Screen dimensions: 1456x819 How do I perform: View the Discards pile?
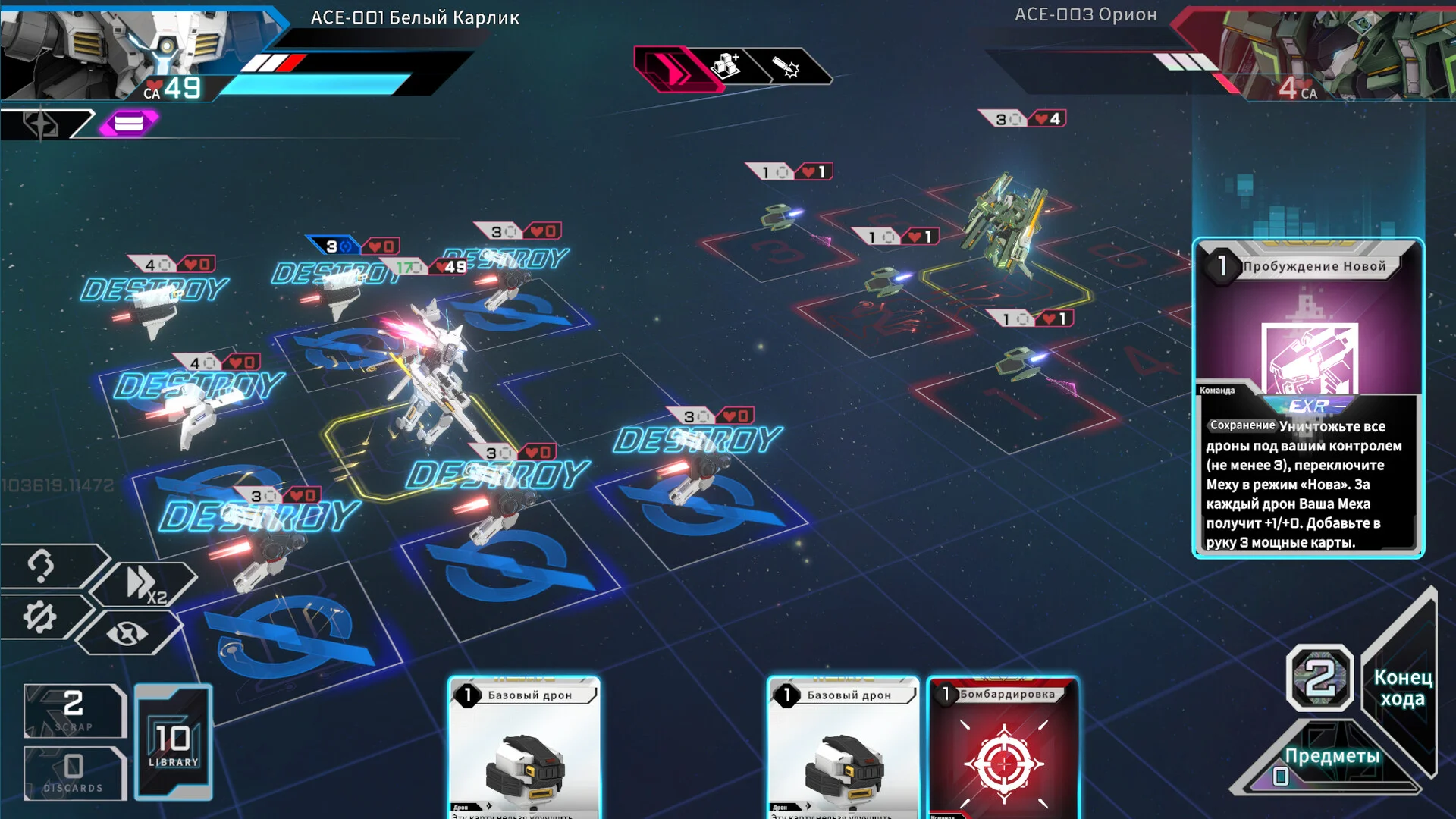tap(74, 773)
